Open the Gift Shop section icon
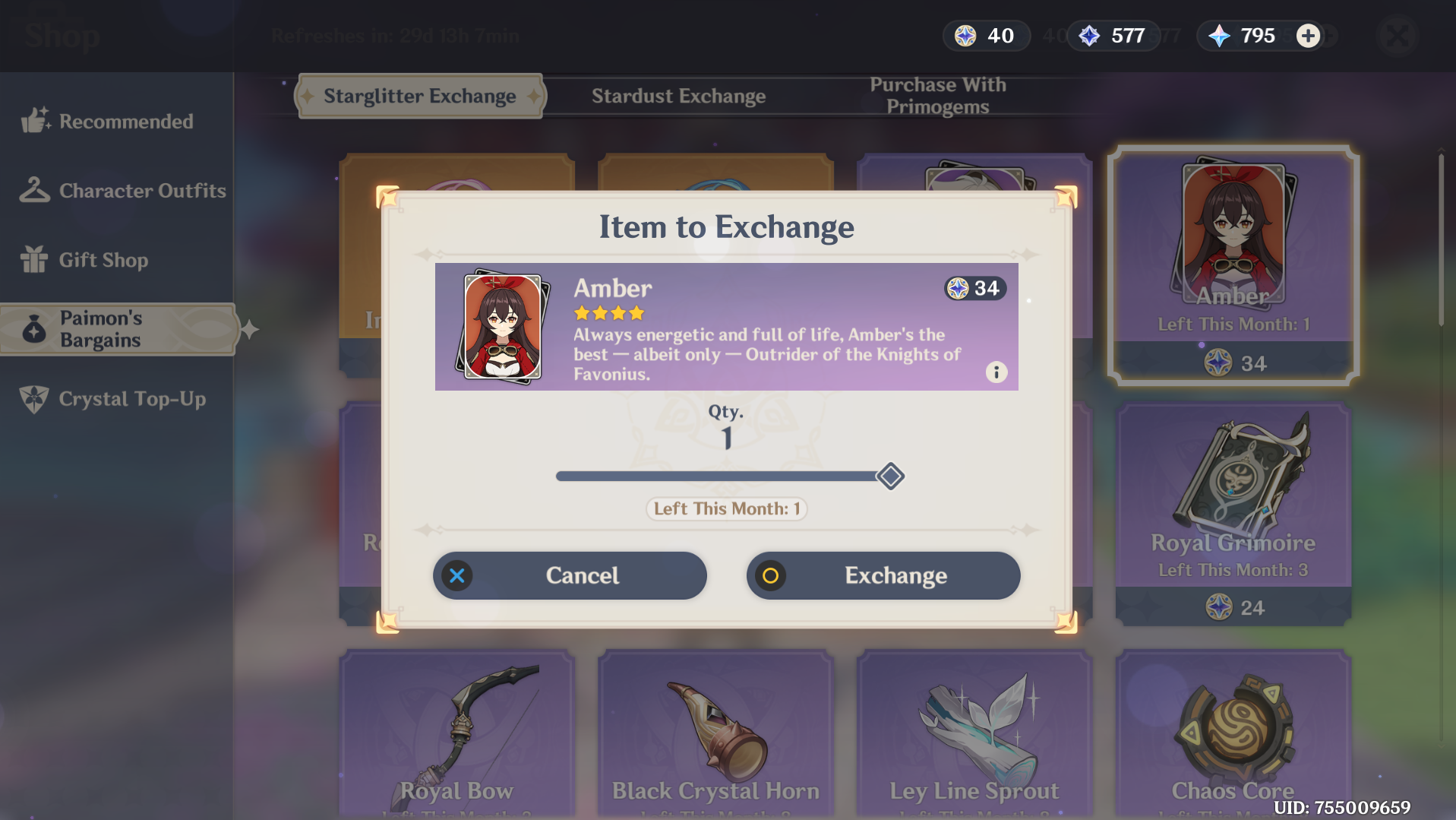Image resolution: width=1456 pixels, height=820 pixels. (33, 260)
